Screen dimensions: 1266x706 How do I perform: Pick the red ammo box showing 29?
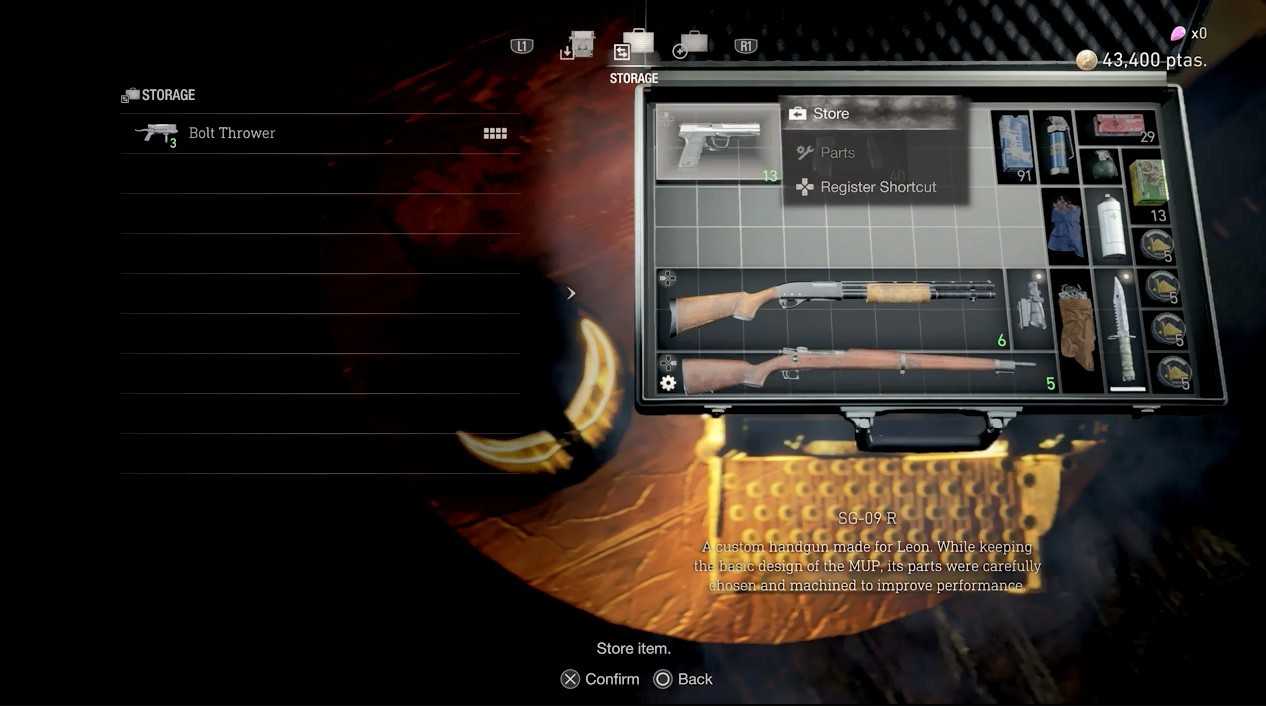pyautogui.click(x=1118, y=127)
